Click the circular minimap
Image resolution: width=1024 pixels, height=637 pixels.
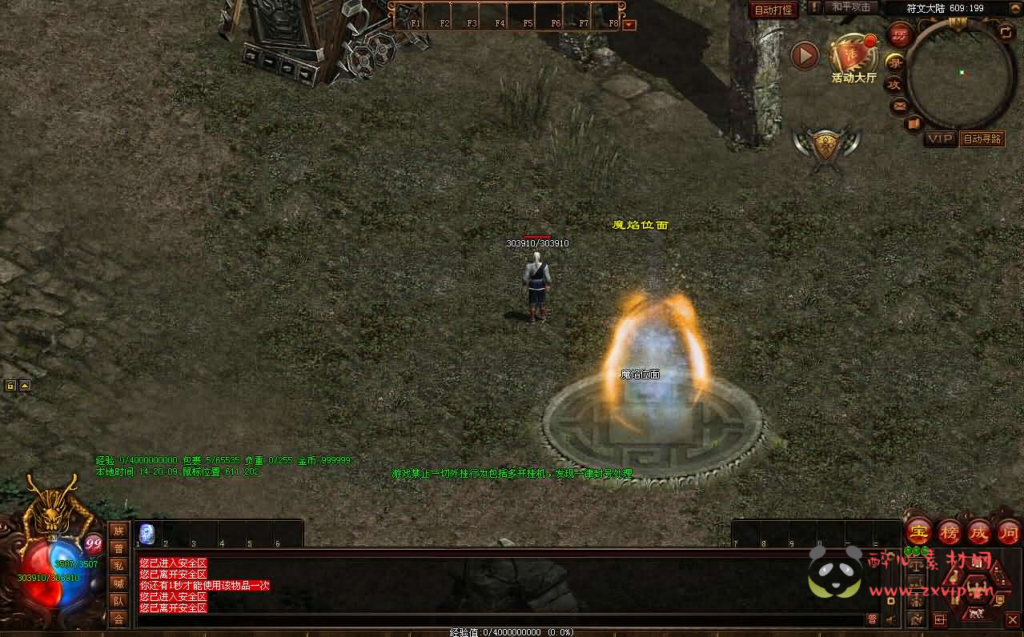961,72
